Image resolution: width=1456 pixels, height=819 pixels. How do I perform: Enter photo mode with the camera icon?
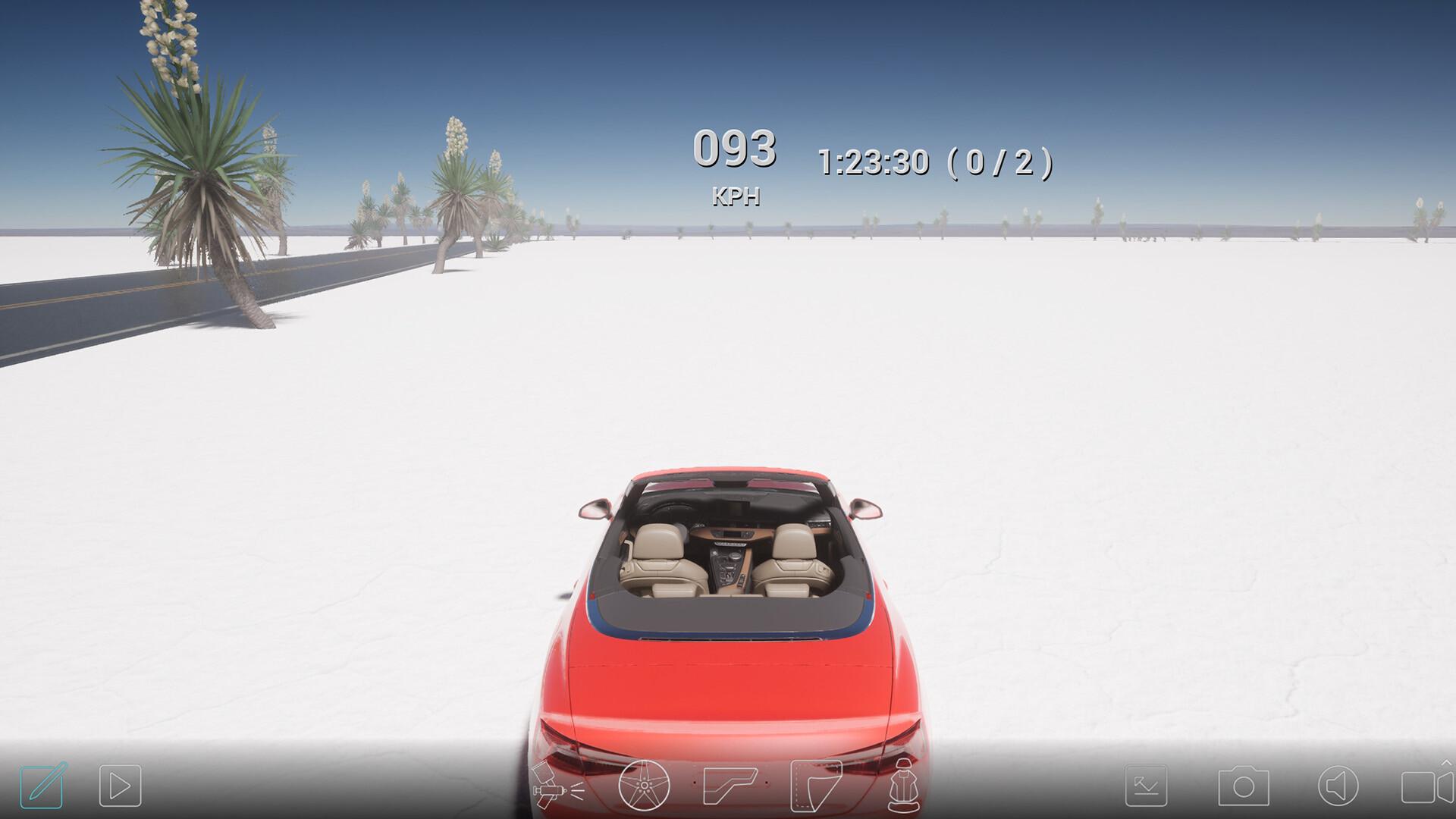1244,787
